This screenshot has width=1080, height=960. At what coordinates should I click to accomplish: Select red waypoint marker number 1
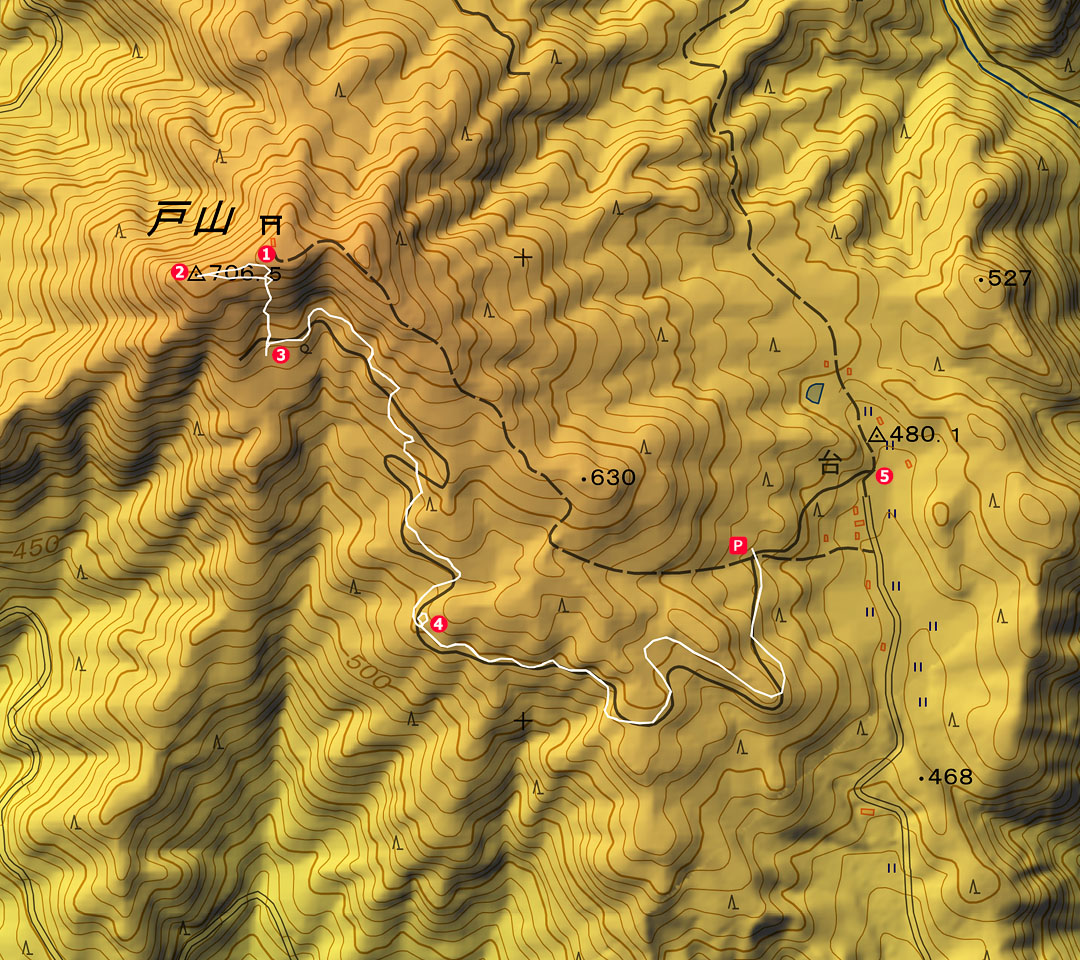pos(266,253)
